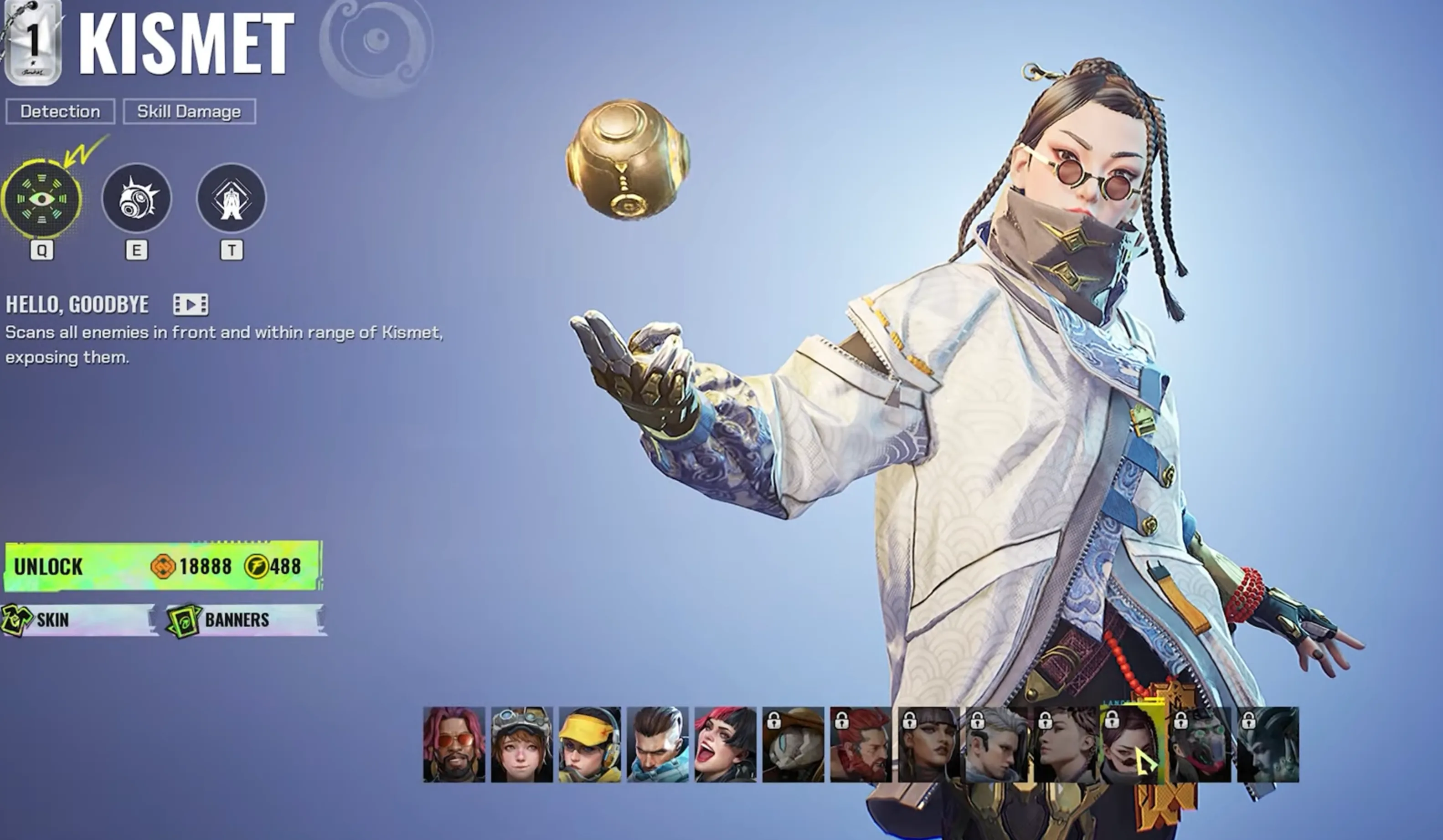Open the Banners menu
The width and height of the screenshot is (1443, 840).
pyautogui.click(x=245, y=620)
